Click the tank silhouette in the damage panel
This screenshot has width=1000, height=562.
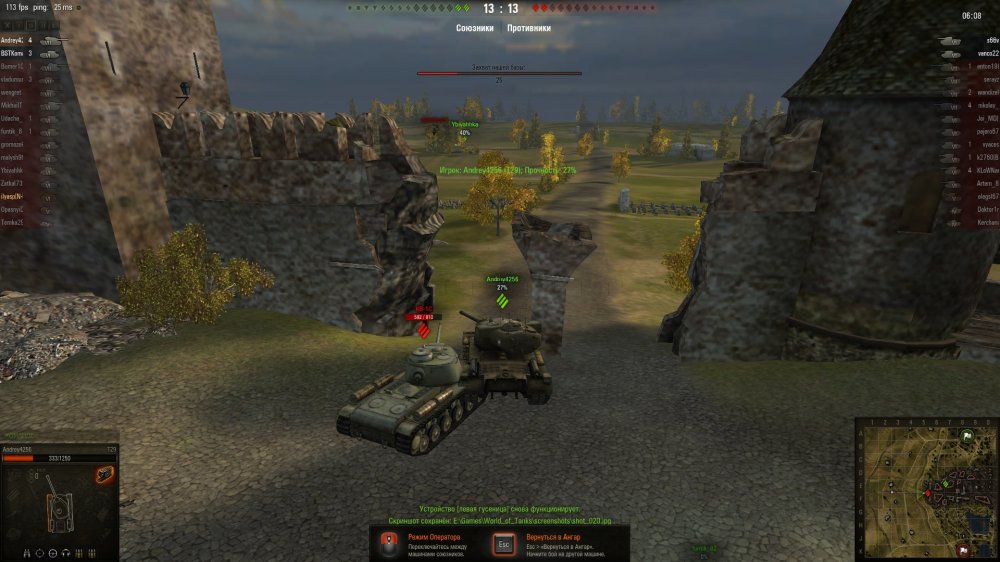tap(57, 508)
